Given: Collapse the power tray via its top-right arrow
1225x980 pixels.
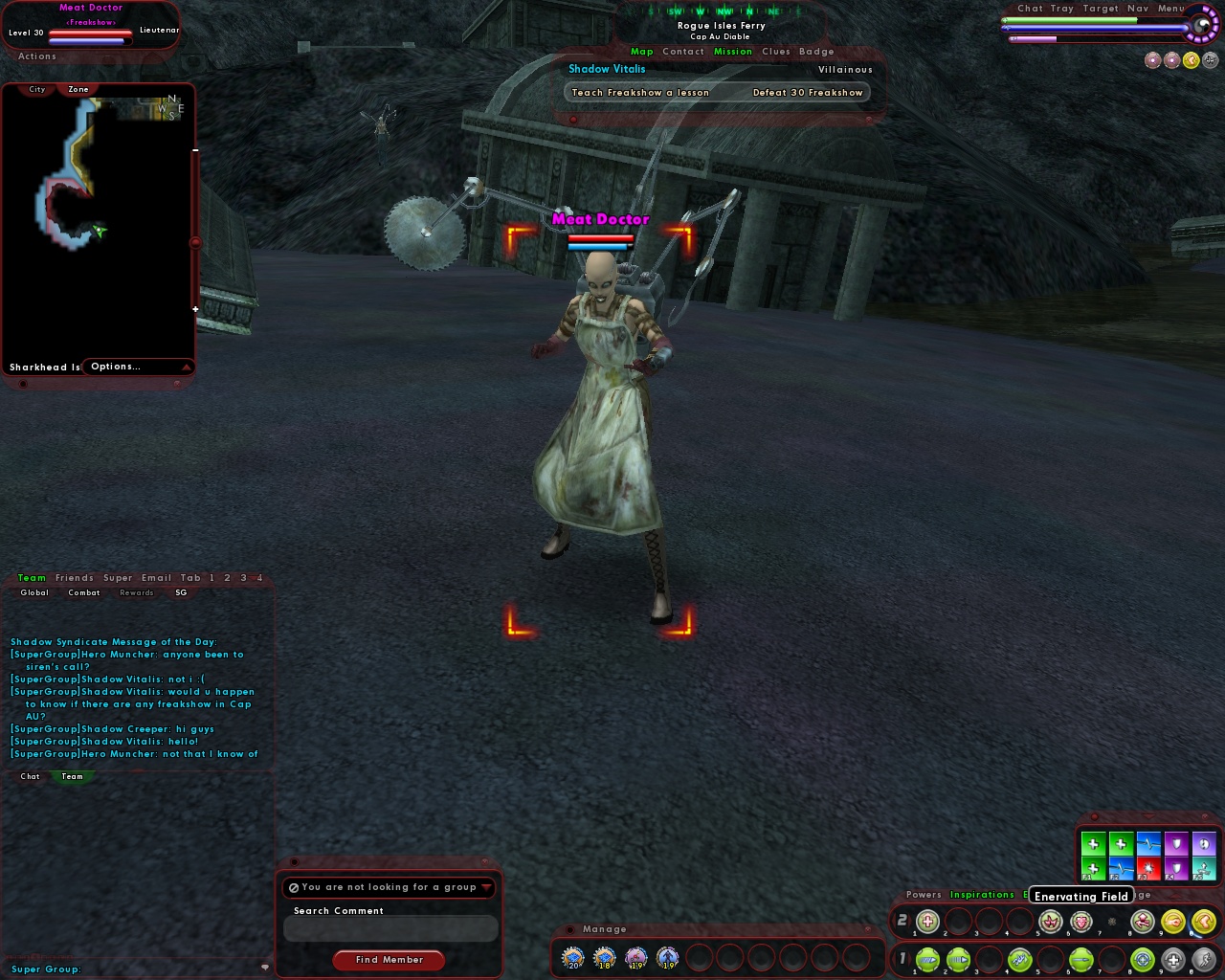Looking at the screenshot, I should click(x=1177, y=895).
